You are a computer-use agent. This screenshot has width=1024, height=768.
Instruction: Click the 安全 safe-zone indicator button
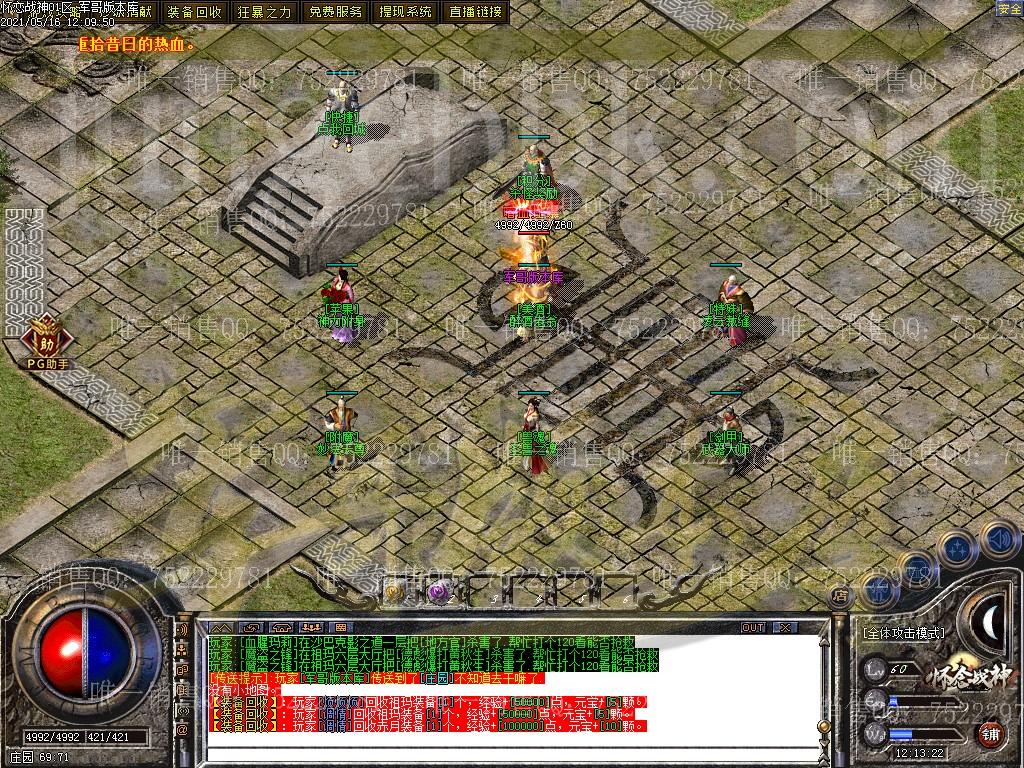(x=1009, y=9)
